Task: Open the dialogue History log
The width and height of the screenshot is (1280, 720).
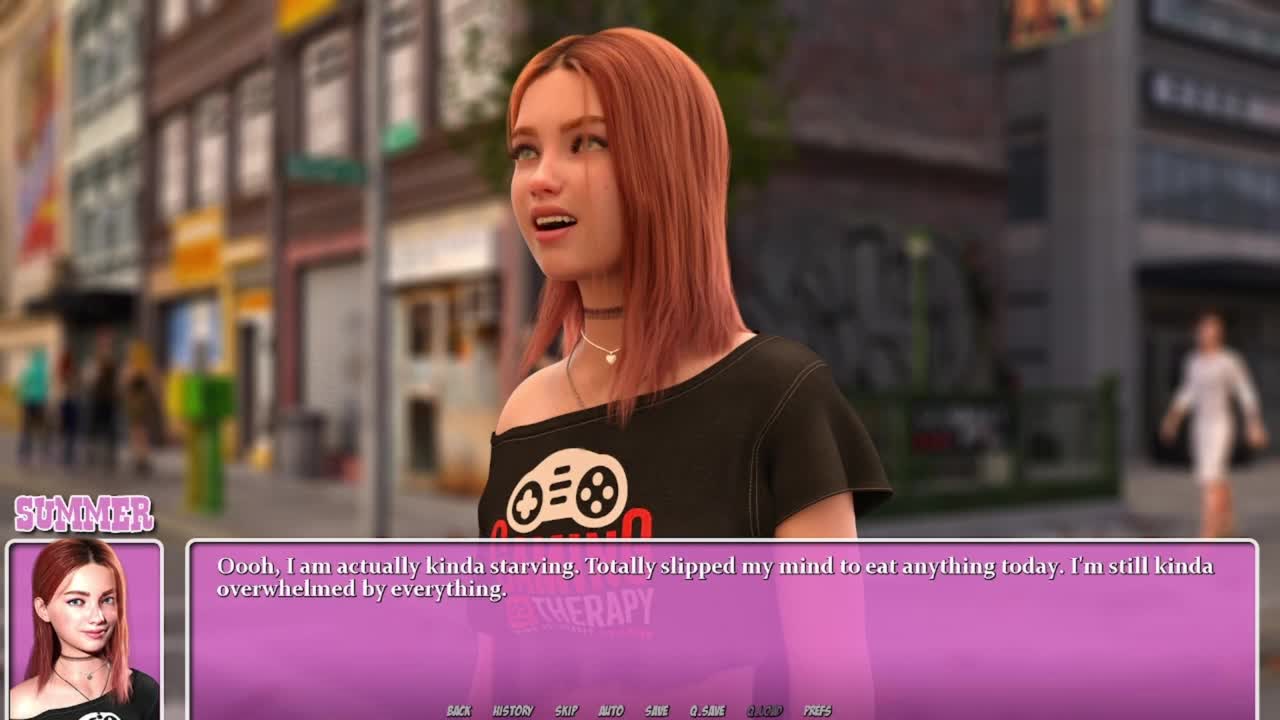Action: 513,711
